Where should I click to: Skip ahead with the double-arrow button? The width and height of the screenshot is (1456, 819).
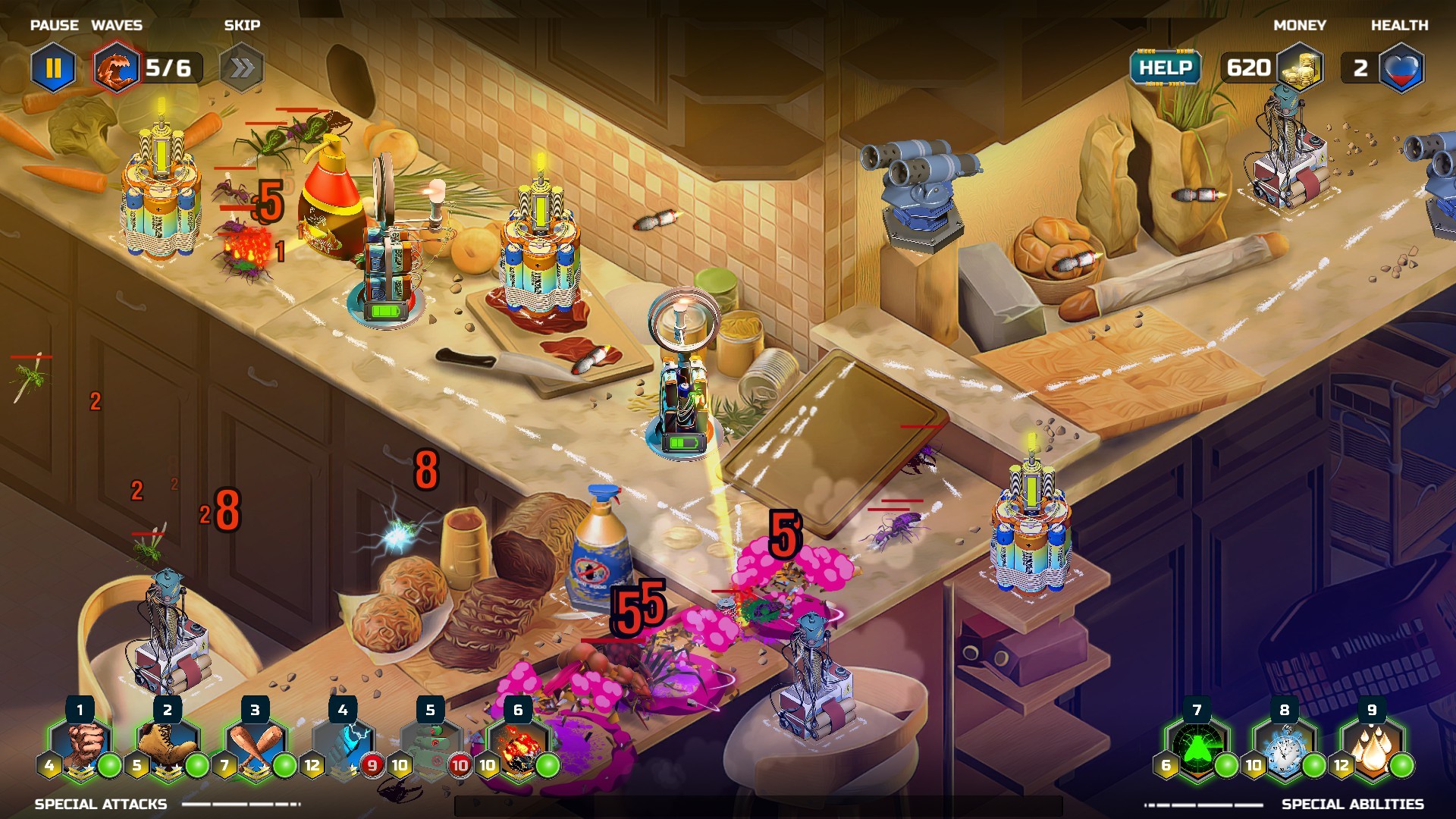click(x=242, y=68)
